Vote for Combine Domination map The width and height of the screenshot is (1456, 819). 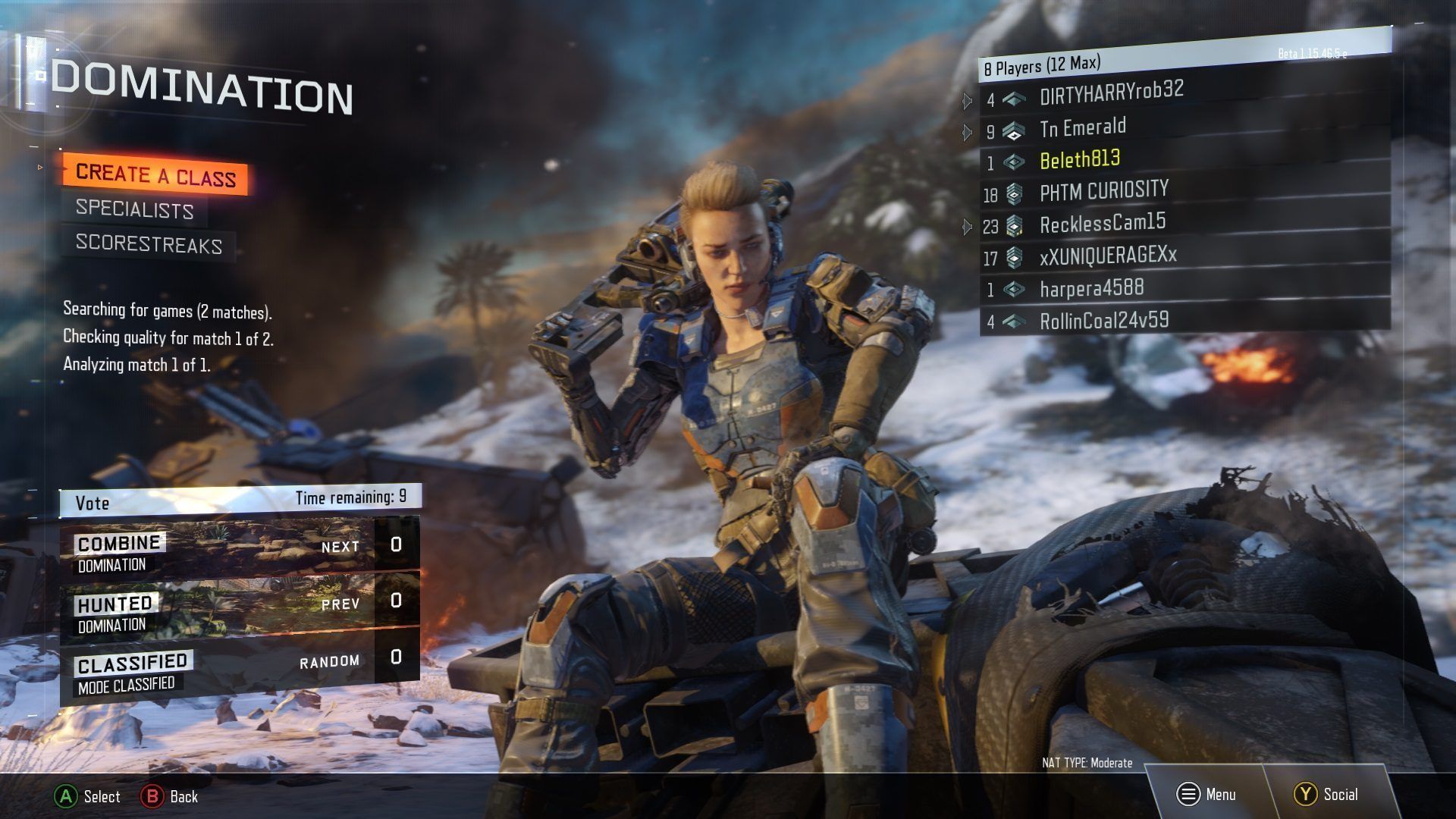[239, 548]
